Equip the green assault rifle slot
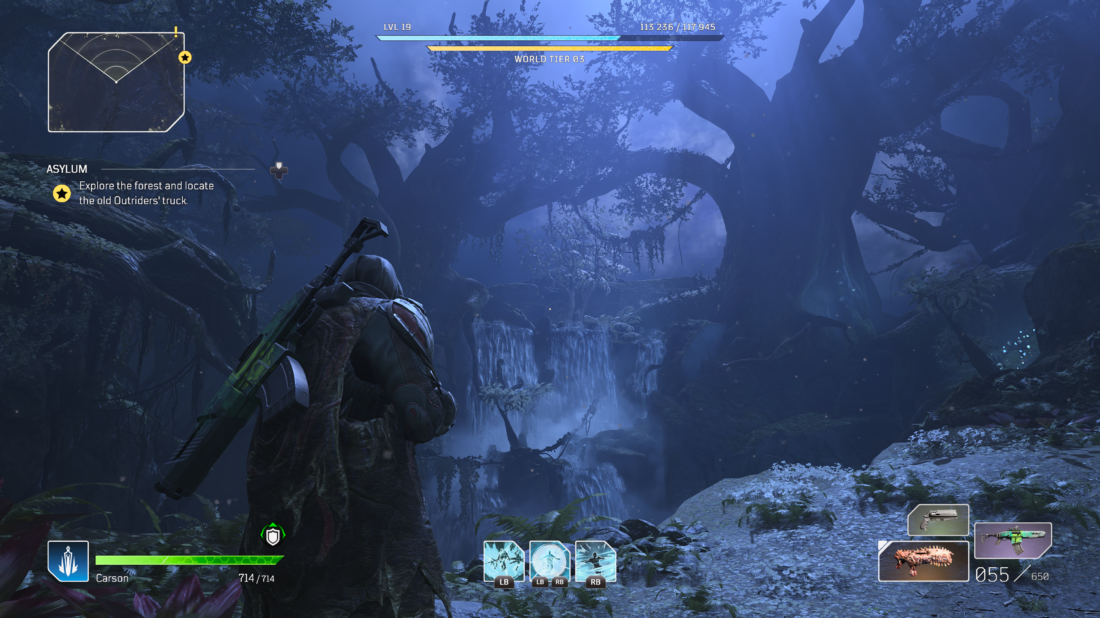Viewport: 1100px width, 618px height. click(1012, 540)
